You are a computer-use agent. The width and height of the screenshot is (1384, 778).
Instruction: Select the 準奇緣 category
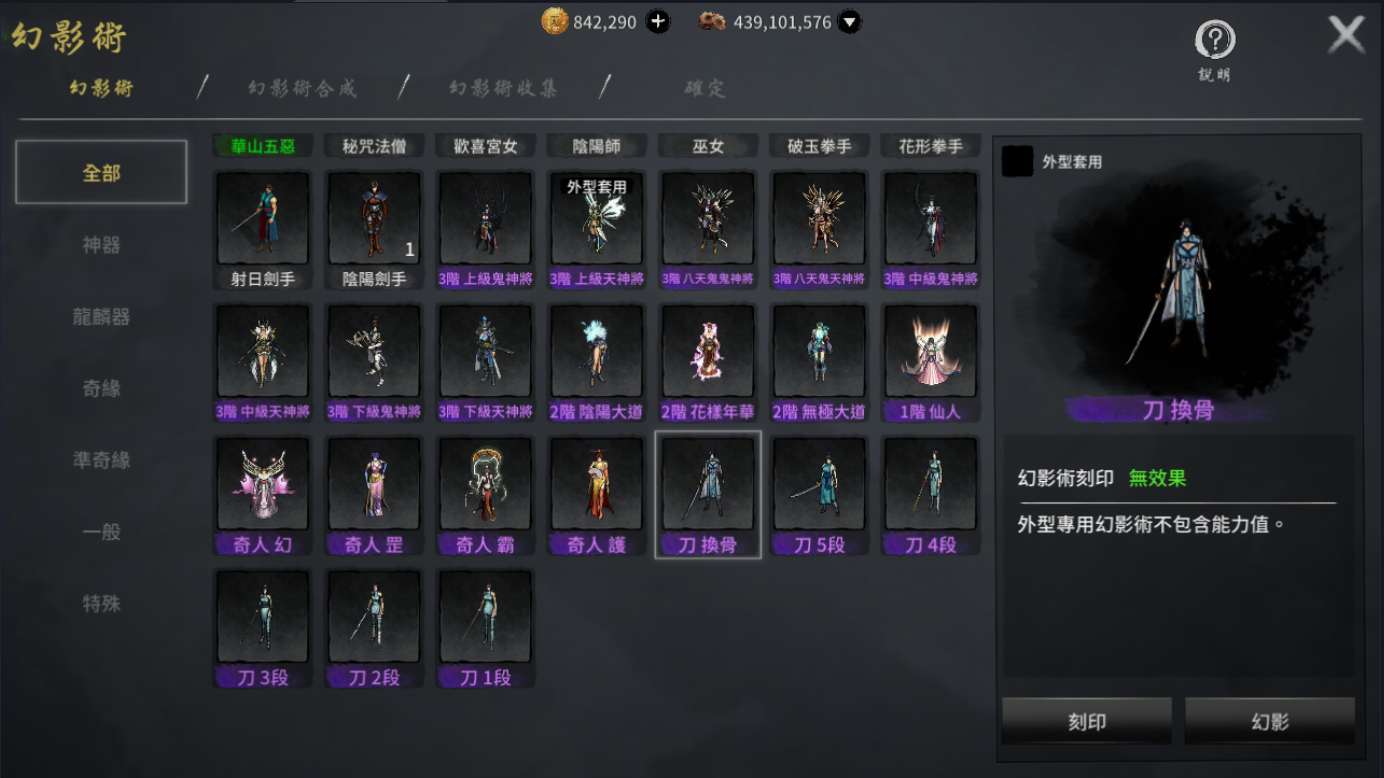point(101,460)
